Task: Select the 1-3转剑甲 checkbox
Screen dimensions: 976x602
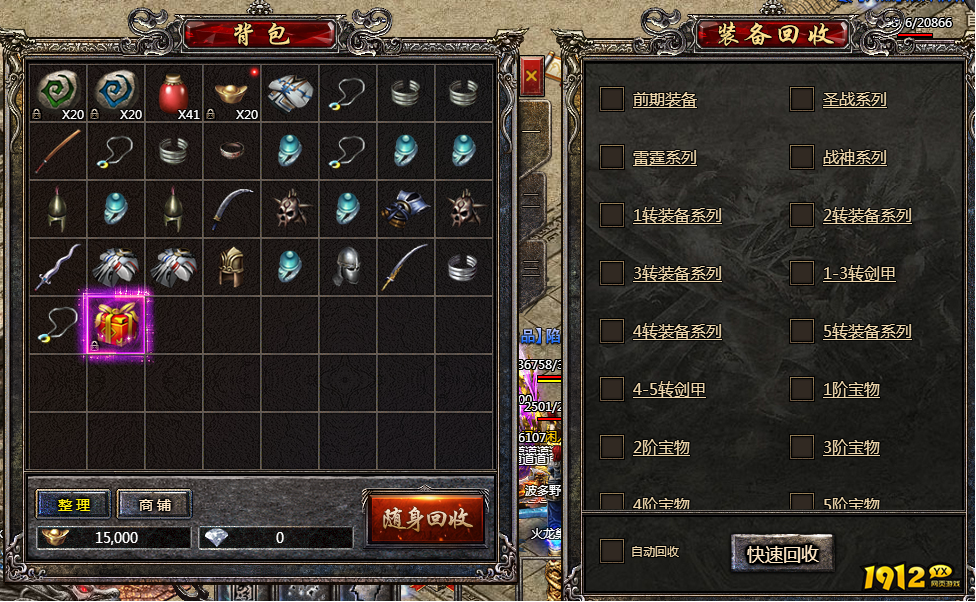Action: 802,273
